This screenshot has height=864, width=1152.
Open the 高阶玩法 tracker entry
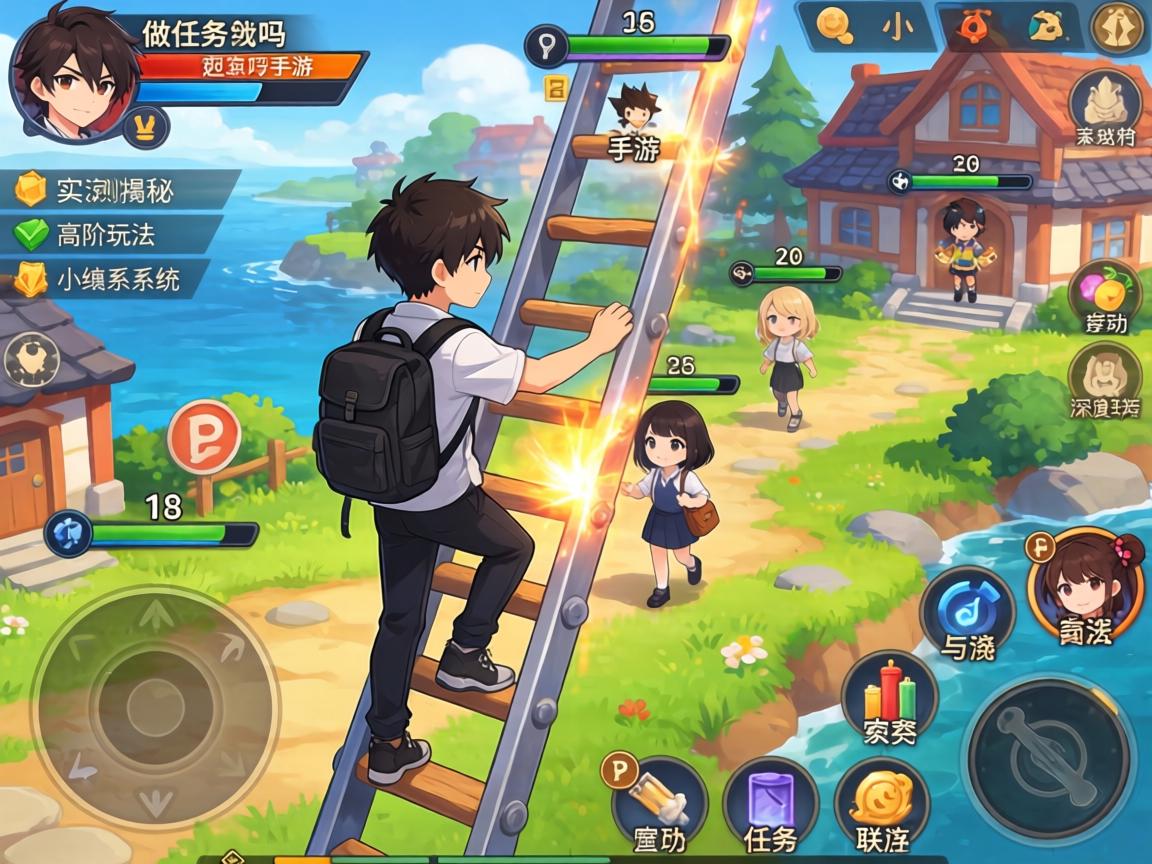pos(105,235)
